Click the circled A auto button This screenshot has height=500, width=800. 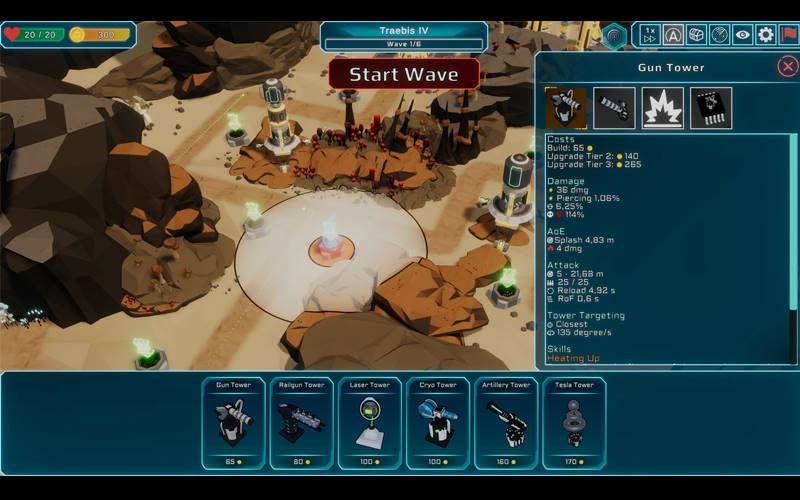(x=673, y=35)
